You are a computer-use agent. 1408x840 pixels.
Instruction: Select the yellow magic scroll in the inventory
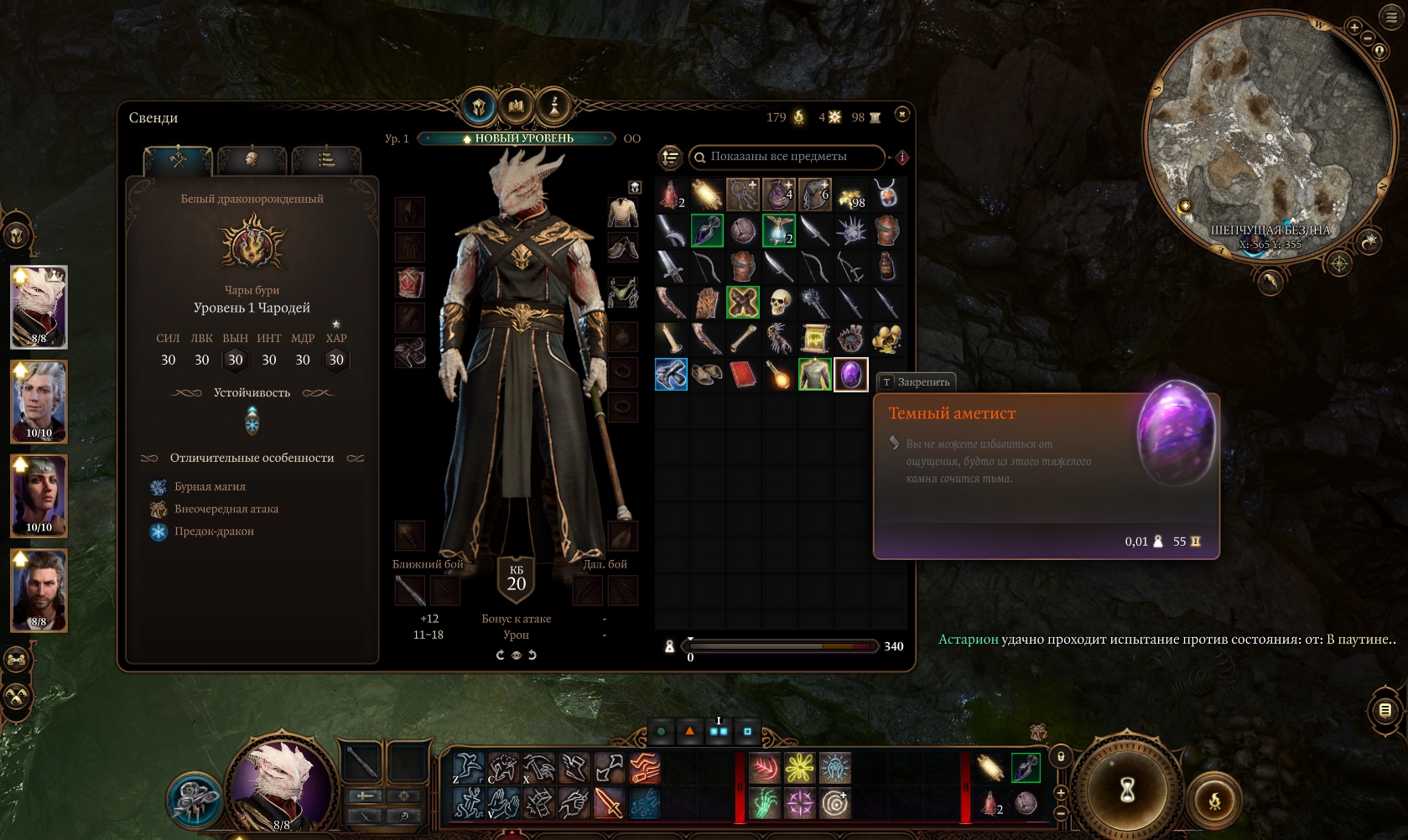tap(814, 339)
